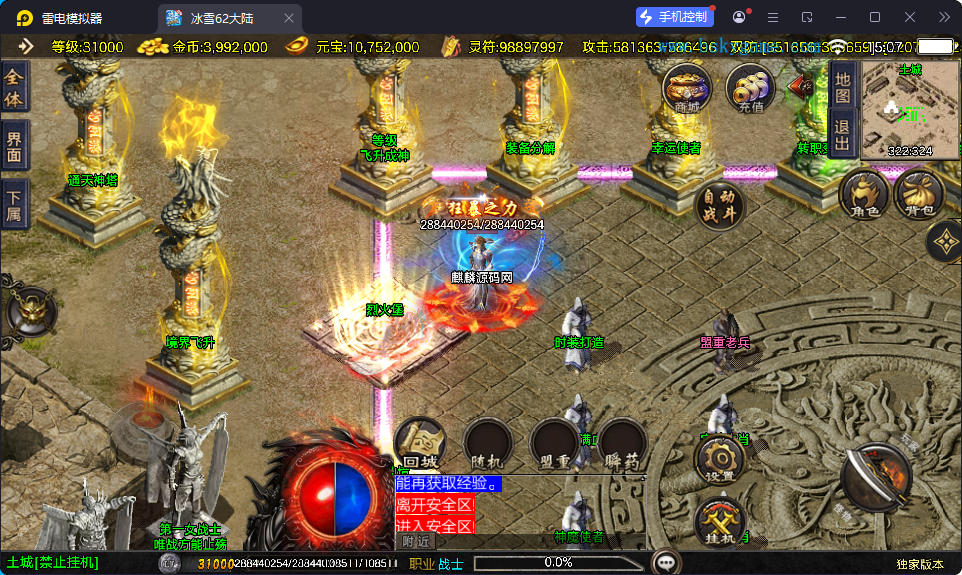Activate the 盟重 teleport slot
Viewport: 962px width, 575px height.
tap(555, 443)
